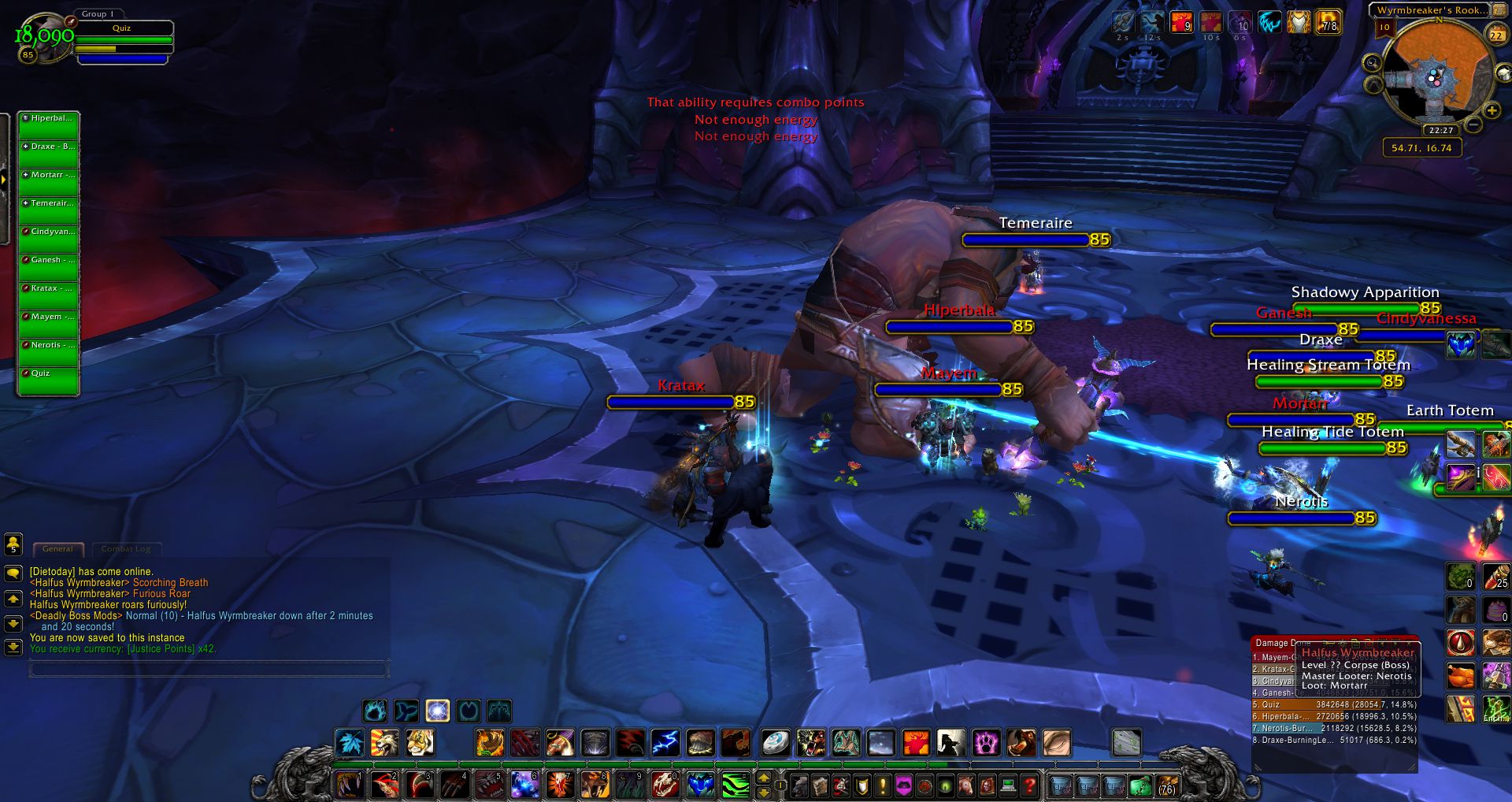Open the yellow exclamation quest log button
Viewport: 1512px width, 802px height.
(883, 785)
